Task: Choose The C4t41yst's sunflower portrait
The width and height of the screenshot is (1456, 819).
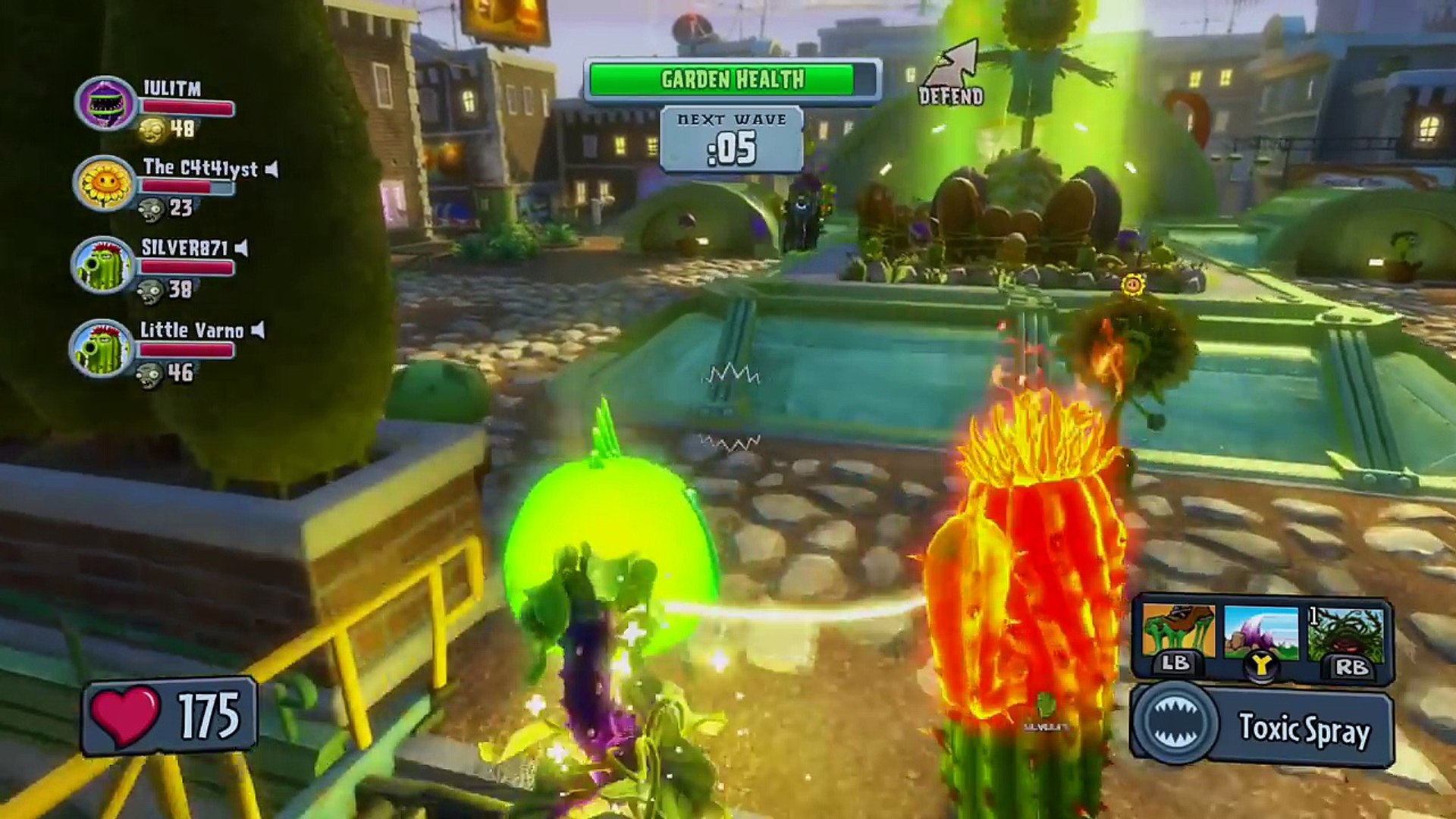Action: pos(105,183)
